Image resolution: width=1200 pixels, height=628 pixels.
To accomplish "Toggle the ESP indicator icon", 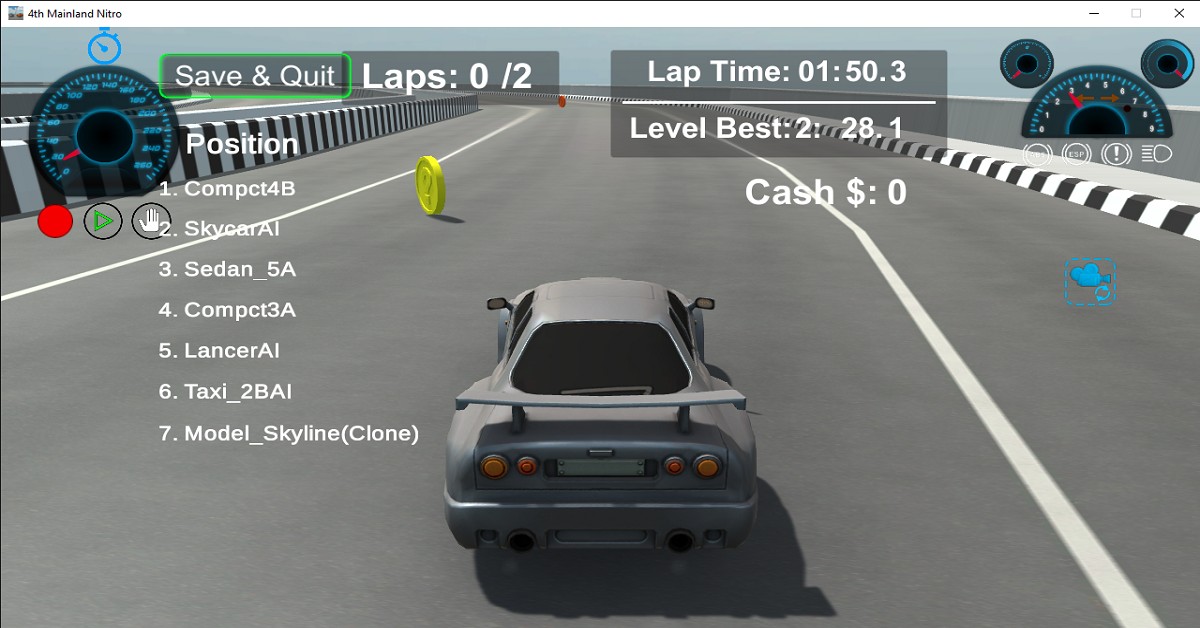I will (x=1077, y=154).
